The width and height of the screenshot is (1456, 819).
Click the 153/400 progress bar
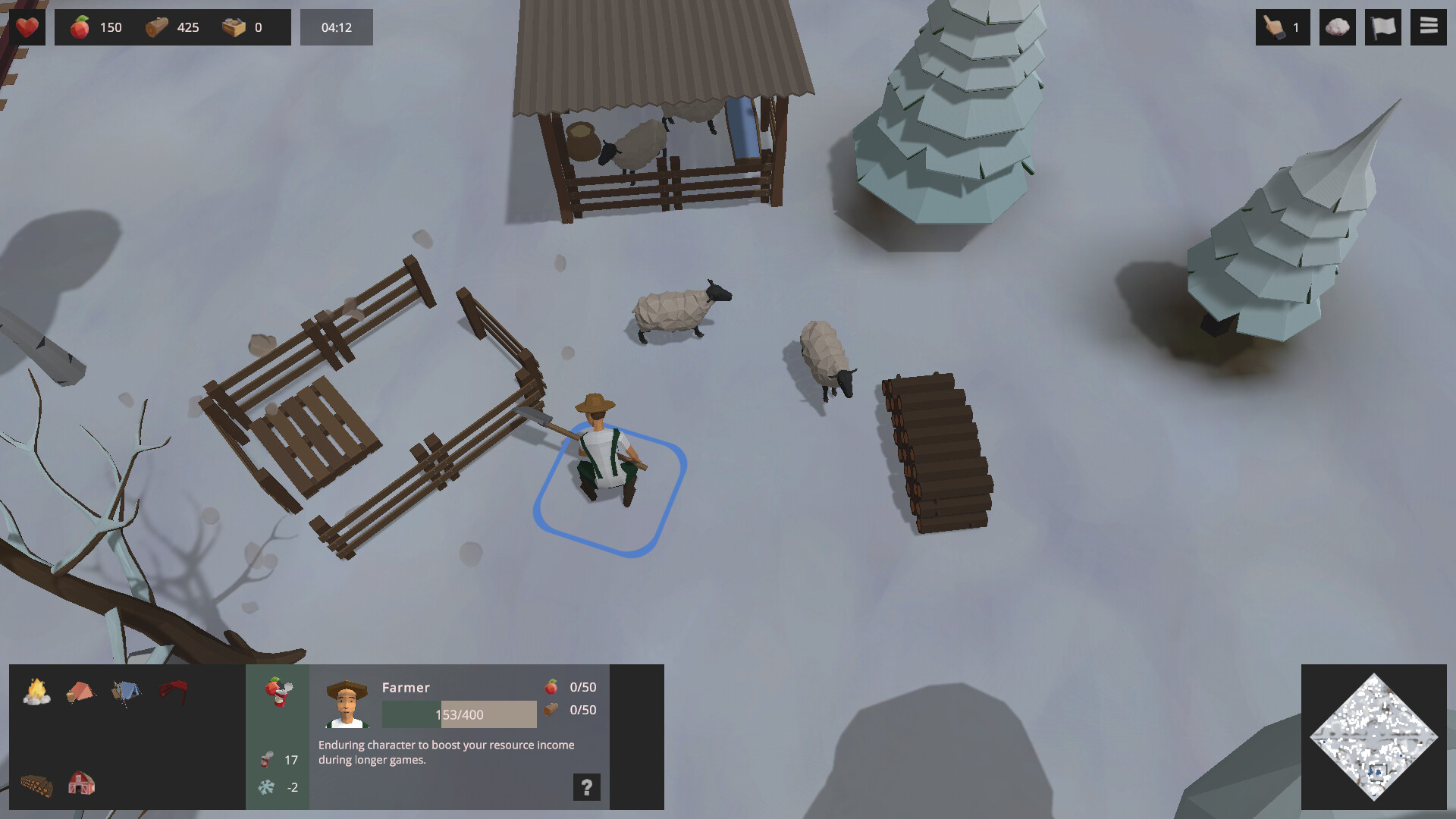458,714
